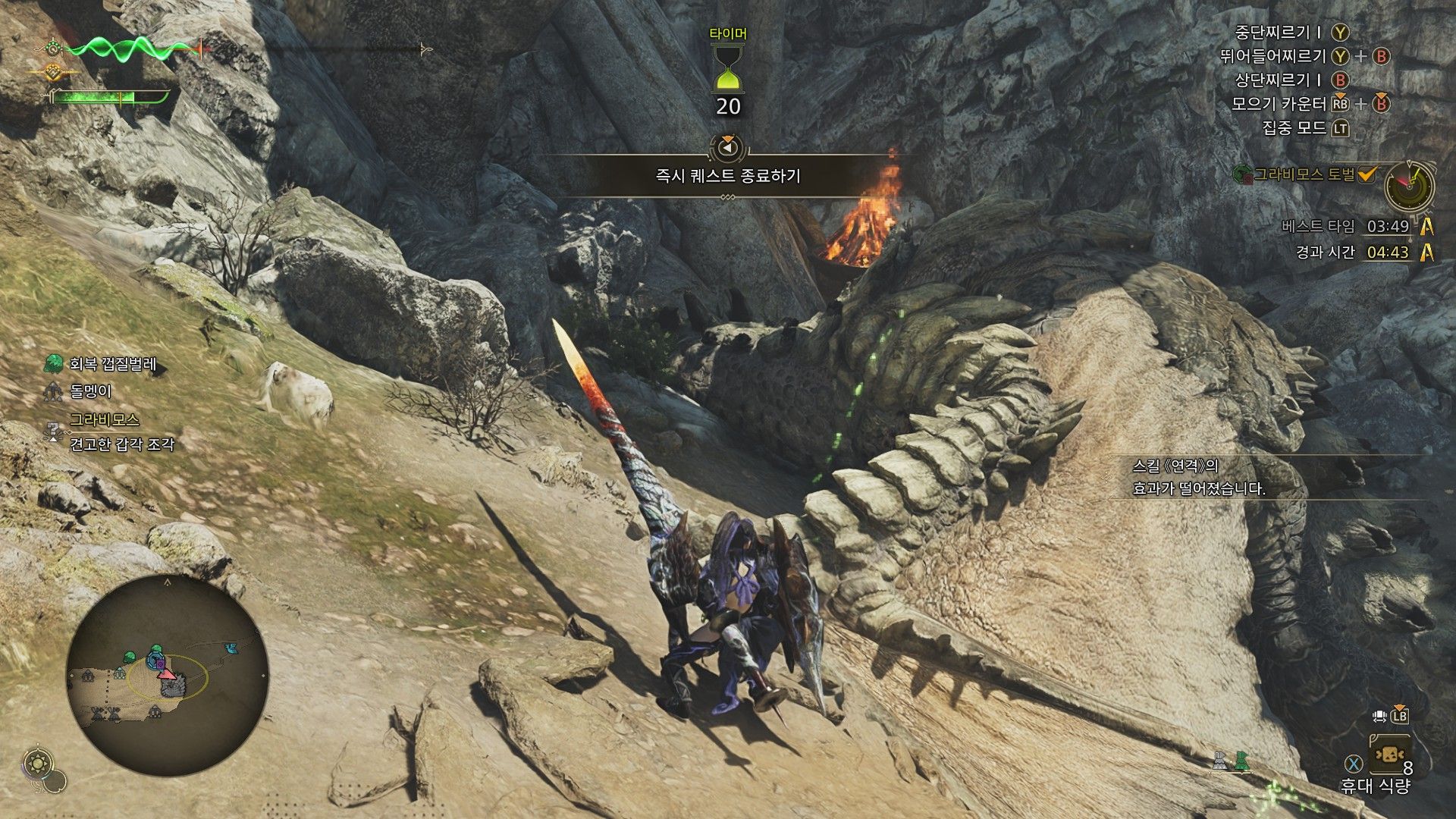Click the sun weather icon beside the minimap
This screenshot has height=819, width=1456.
click(36, 764)
